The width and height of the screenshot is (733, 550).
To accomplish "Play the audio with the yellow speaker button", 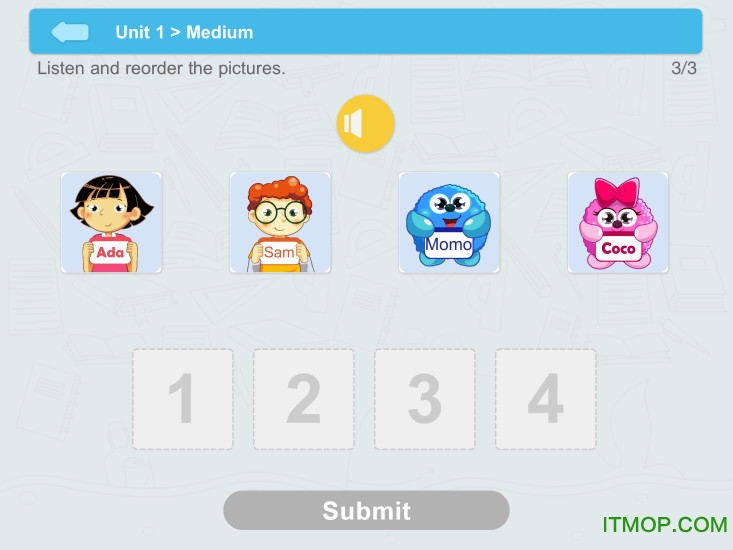I will coord(365,124).
